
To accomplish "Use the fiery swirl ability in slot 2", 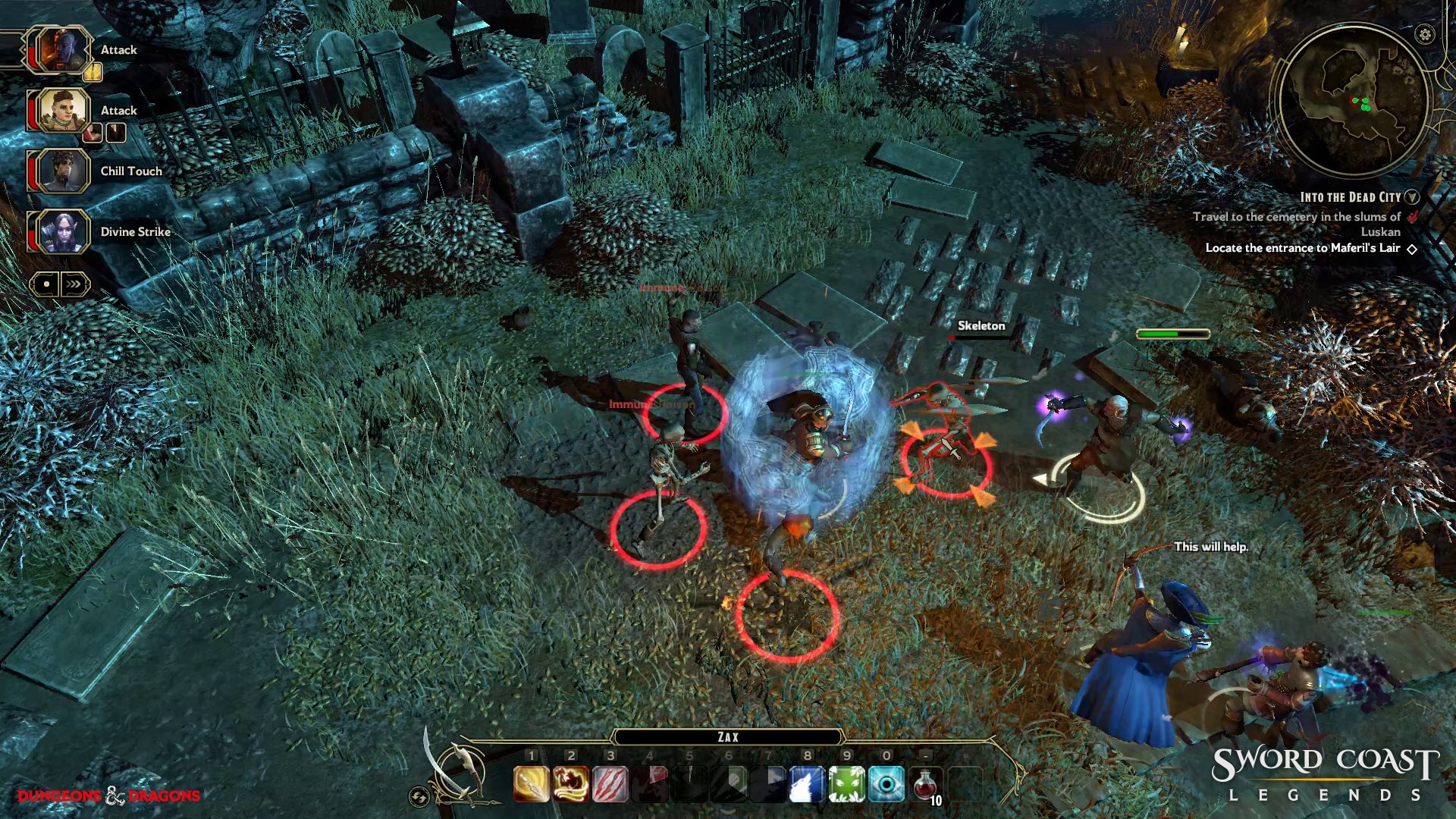I will (x=571, y=784).
